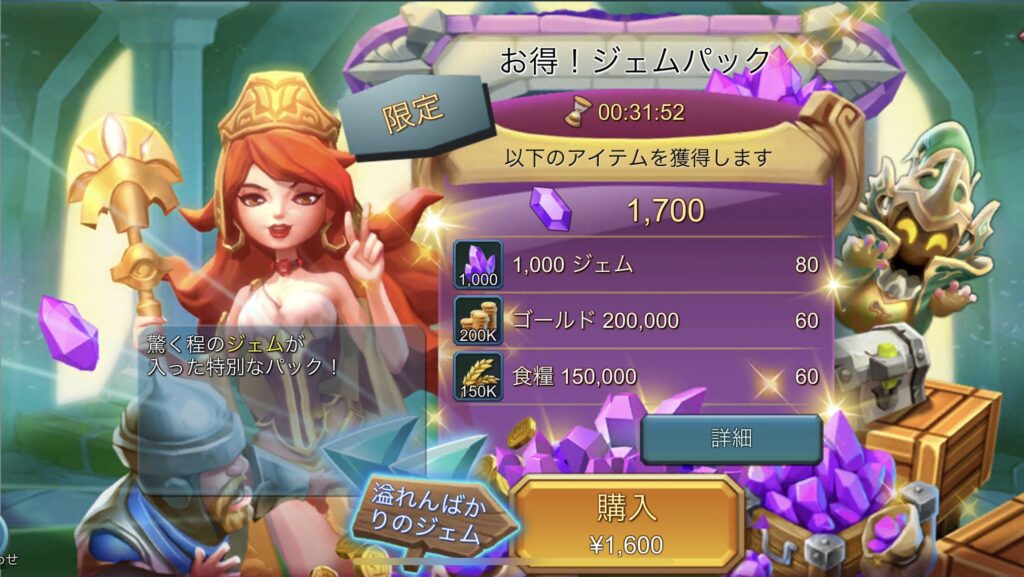Open the 詳細 details button
1024x577 pixels.
[x=731, y=438]
